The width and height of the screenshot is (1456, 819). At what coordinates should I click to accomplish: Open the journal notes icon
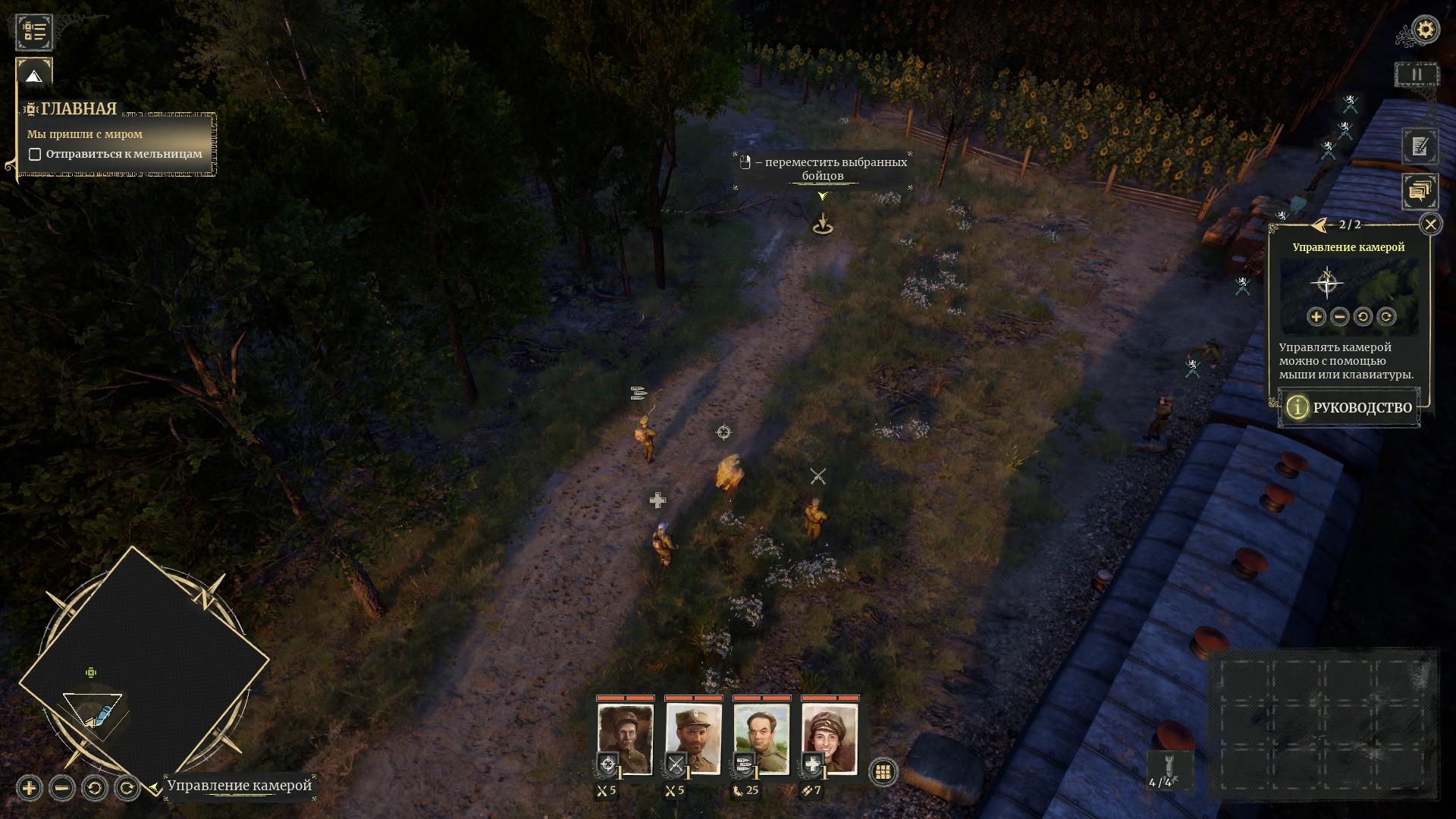point(1420,146)
